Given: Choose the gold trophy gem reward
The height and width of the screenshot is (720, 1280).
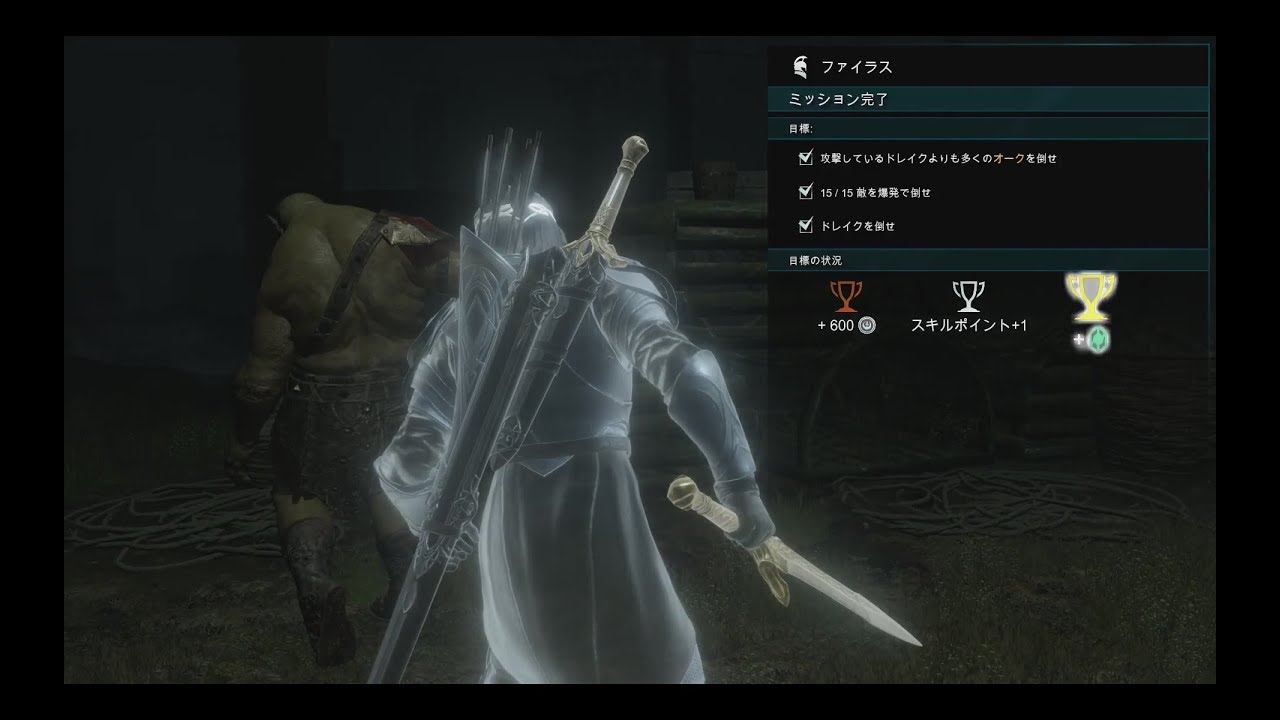Looking at the screenshot, I should click(1091, 294).
